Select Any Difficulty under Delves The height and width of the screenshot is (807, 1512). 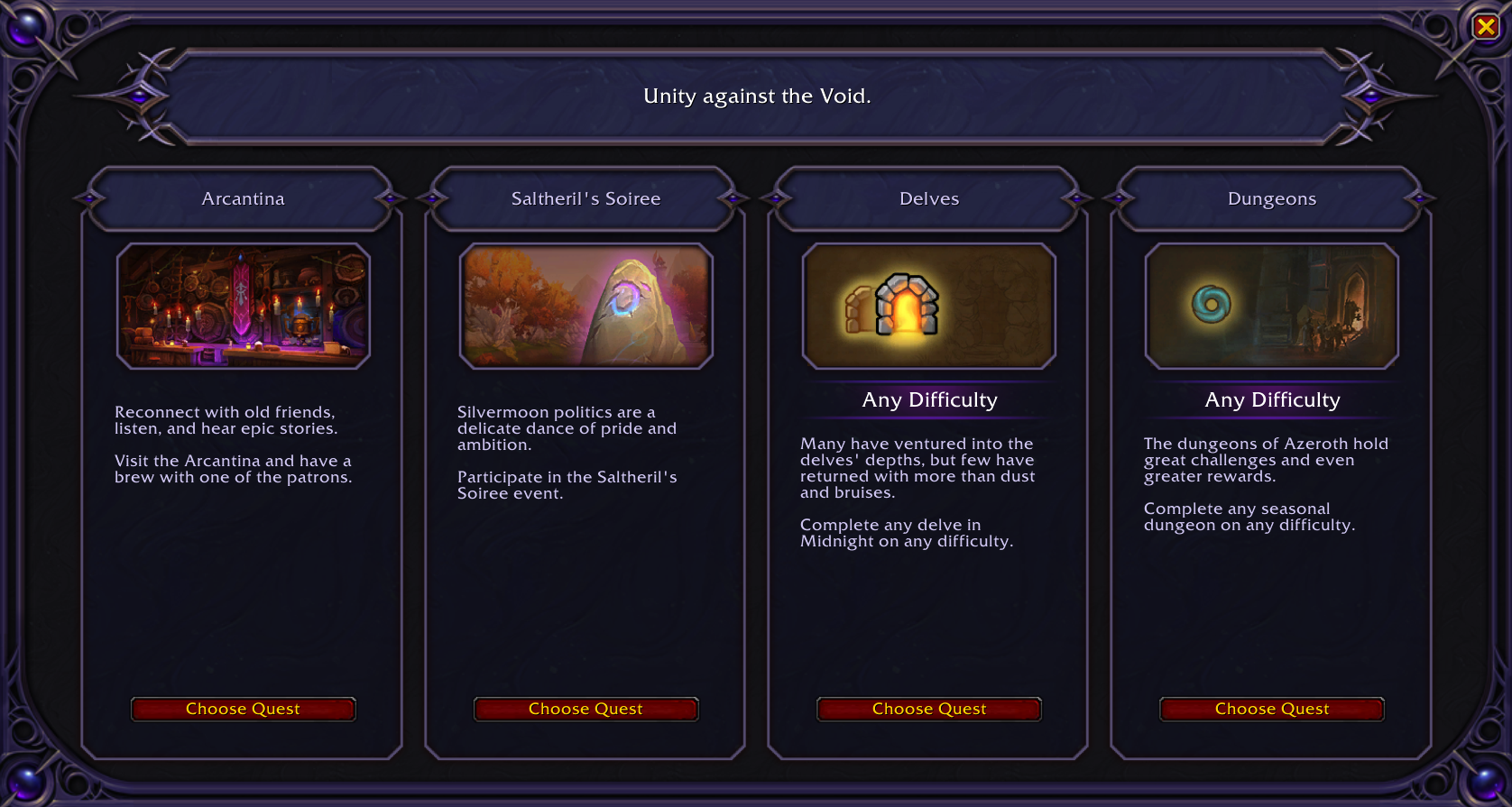[x=928, y=399]
